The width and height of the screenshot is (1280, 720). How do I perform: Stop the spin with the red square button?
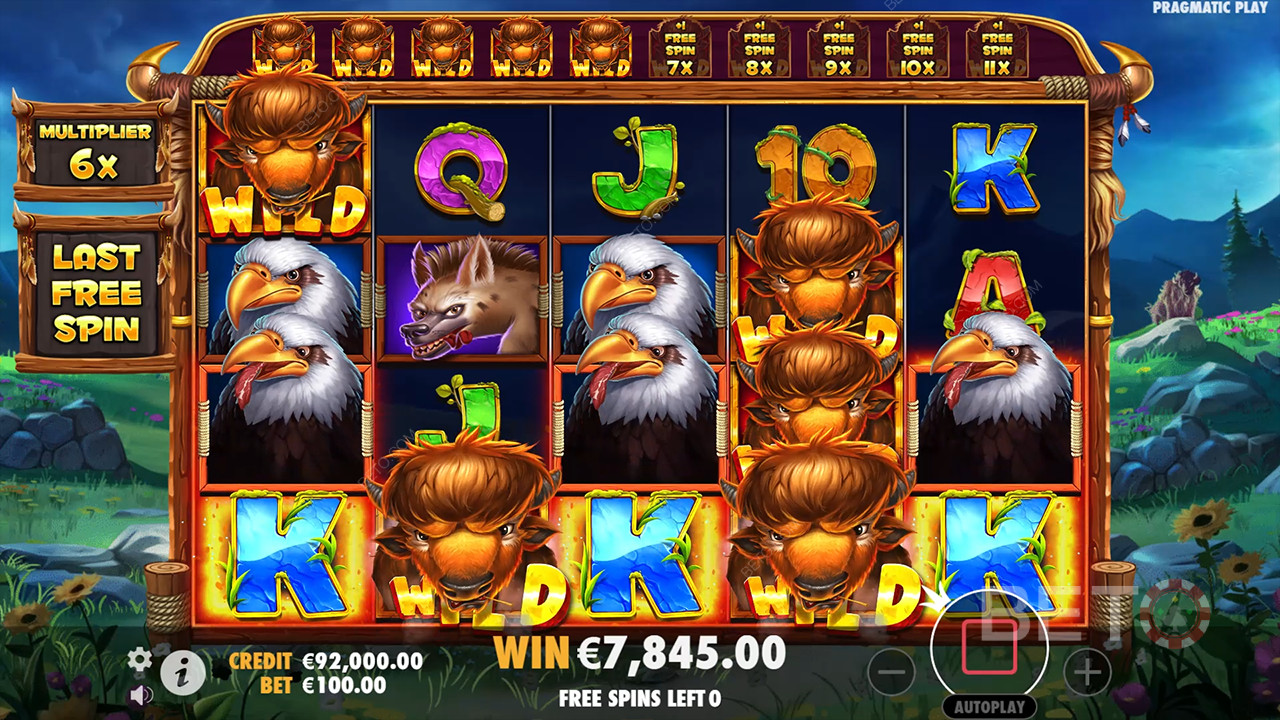click(989, 647)
